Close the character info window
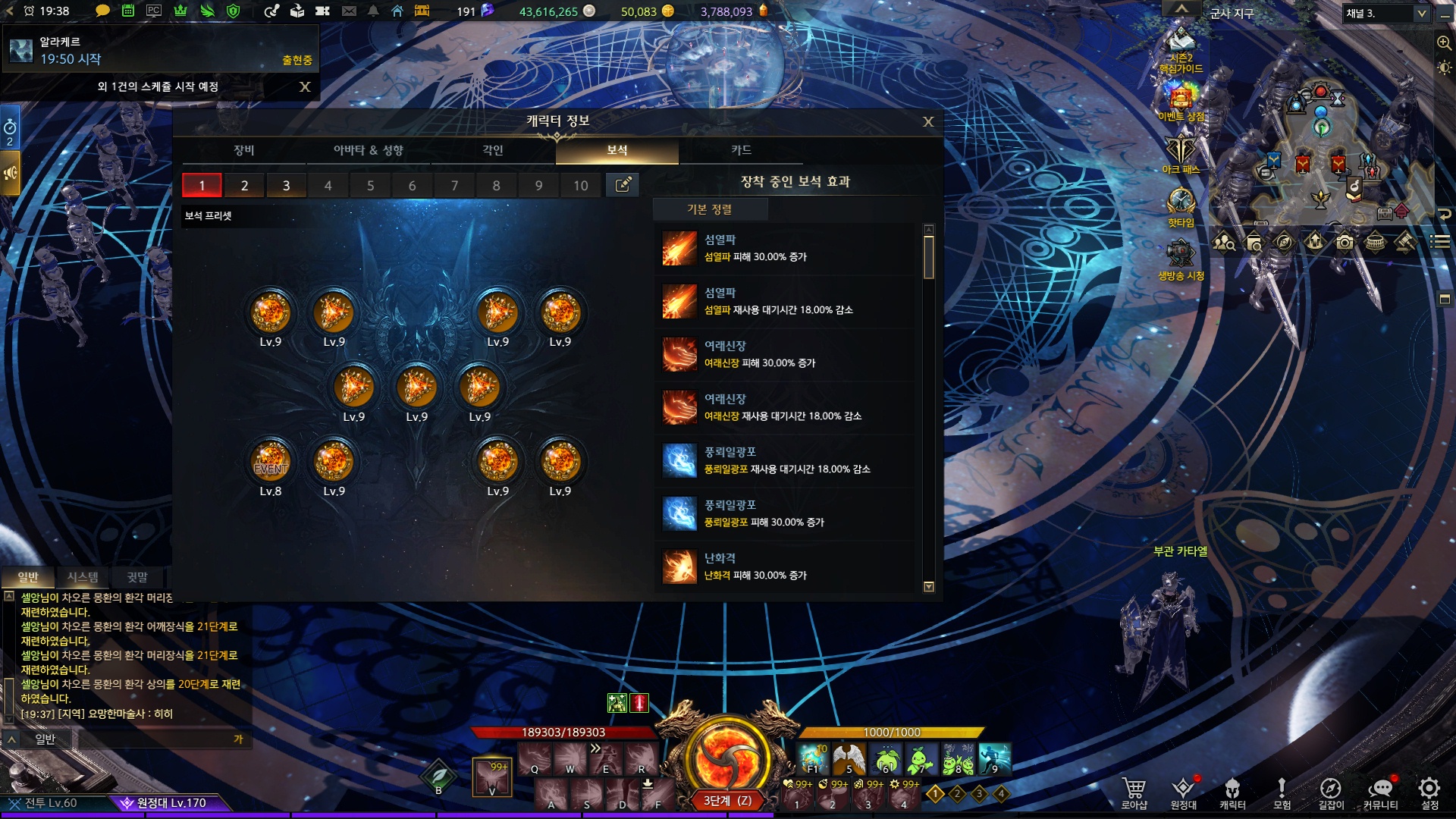The width and height of the screenshot is (1456, 819). coord(928,122)
